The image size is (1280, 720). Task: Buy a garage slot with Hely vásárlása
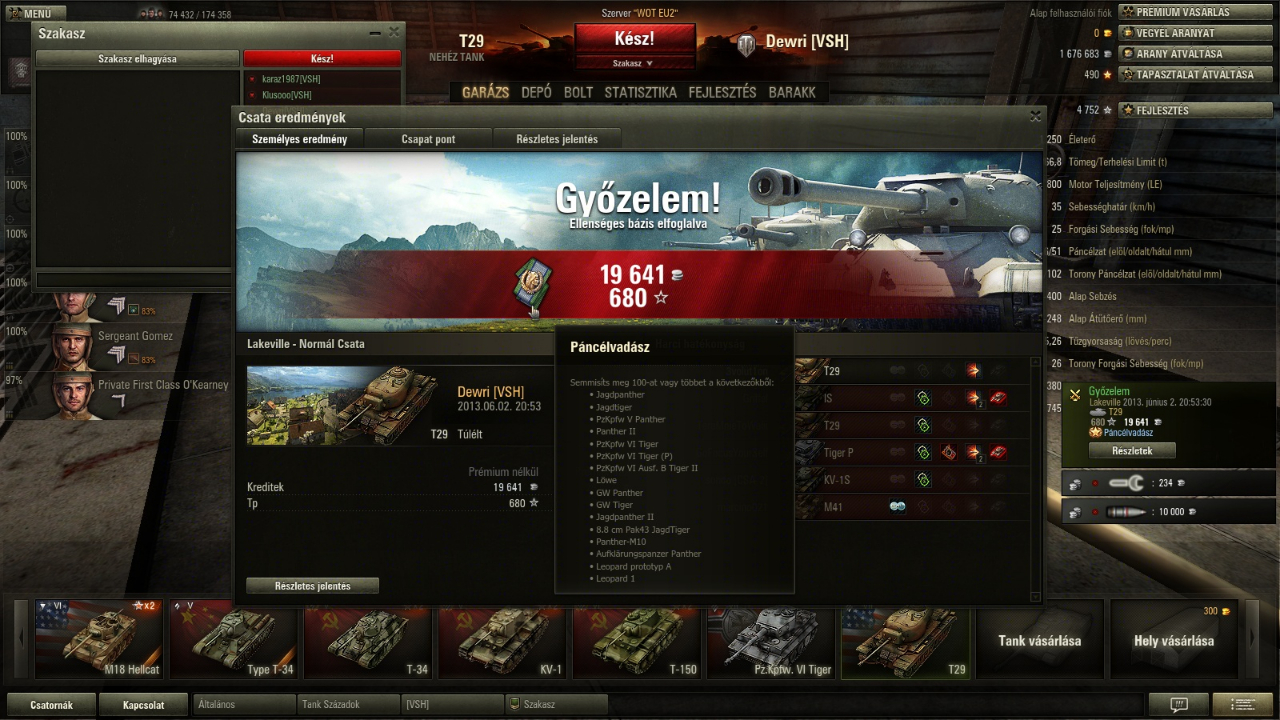1173,640
